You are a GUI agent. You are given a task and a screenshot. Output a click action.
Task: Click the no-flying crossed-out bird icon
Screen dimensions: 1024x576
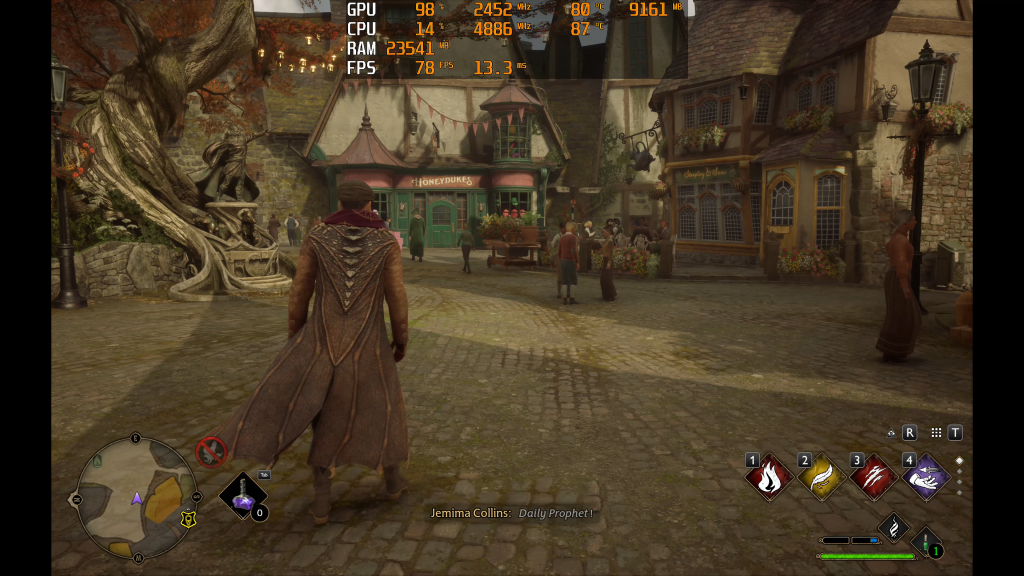[211, 452]
